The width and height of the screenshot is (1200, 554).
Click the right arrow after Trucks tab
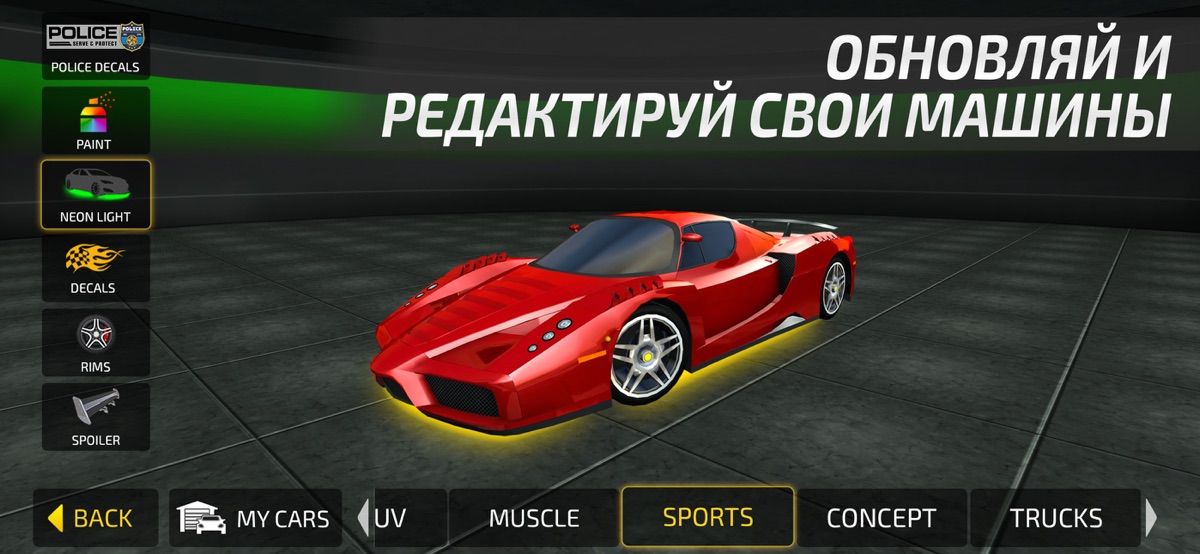click(1151, 518)
